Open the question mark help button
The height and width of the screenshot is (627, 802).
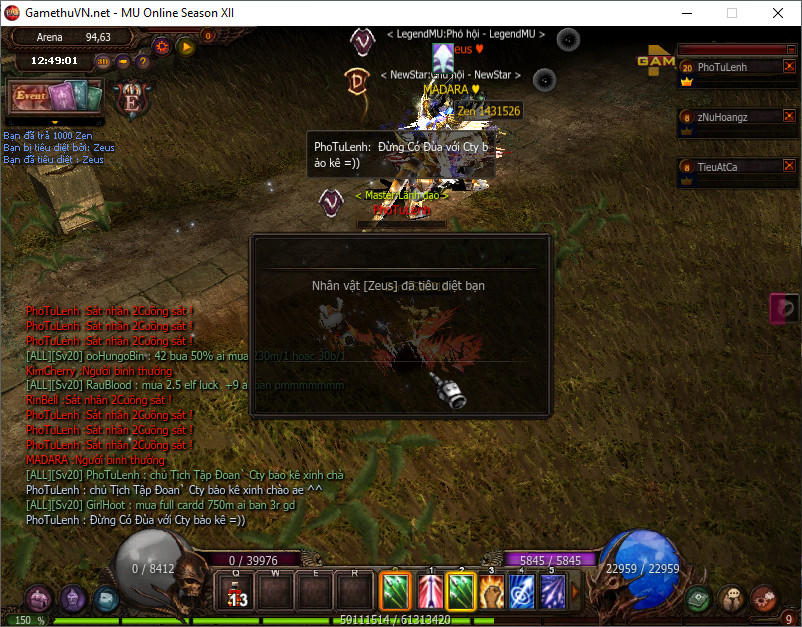[143, 61]
